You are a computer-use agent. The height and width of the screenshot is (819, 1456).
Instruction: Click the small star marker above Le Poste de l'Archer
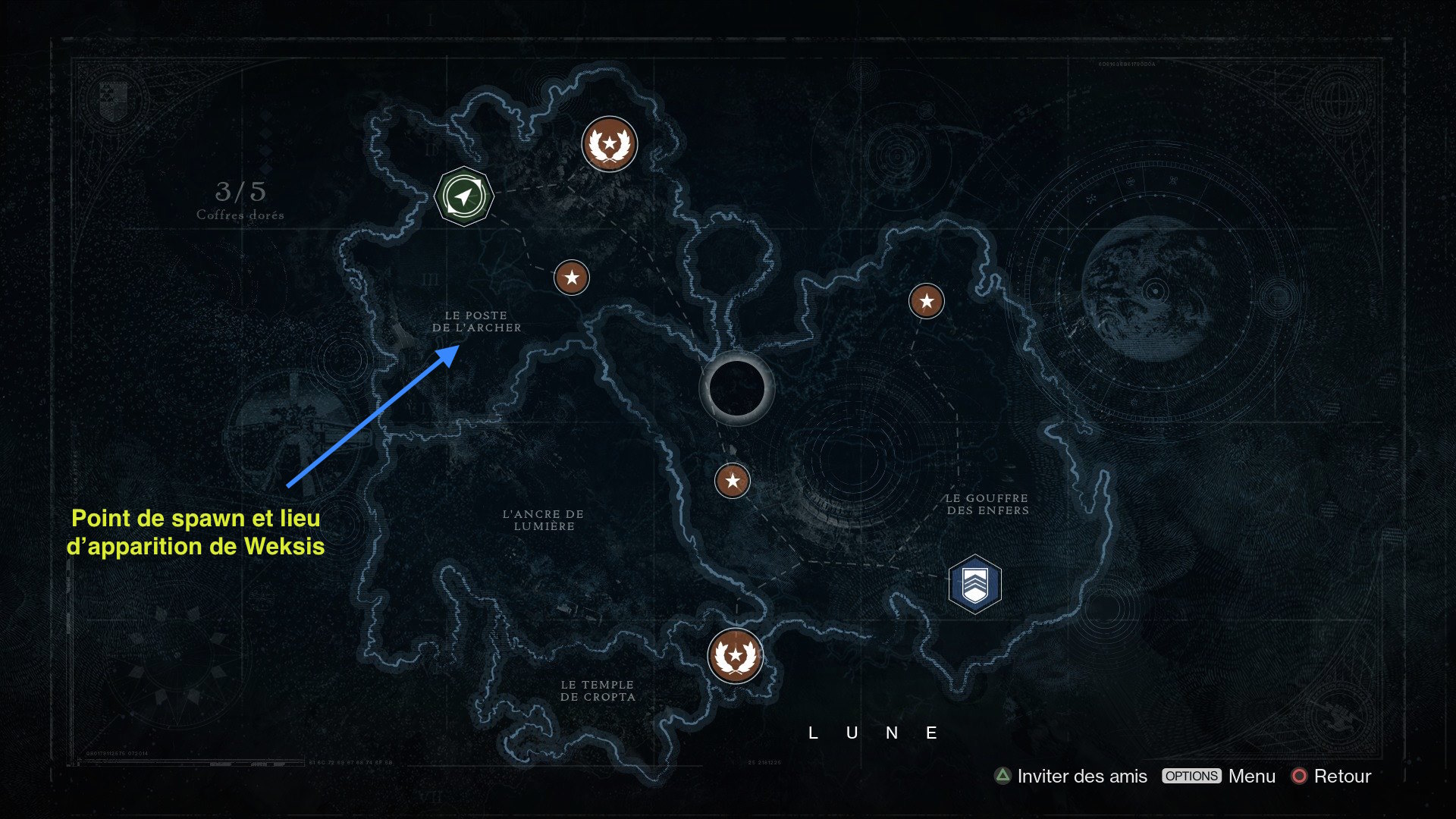(x=572, y=278)
